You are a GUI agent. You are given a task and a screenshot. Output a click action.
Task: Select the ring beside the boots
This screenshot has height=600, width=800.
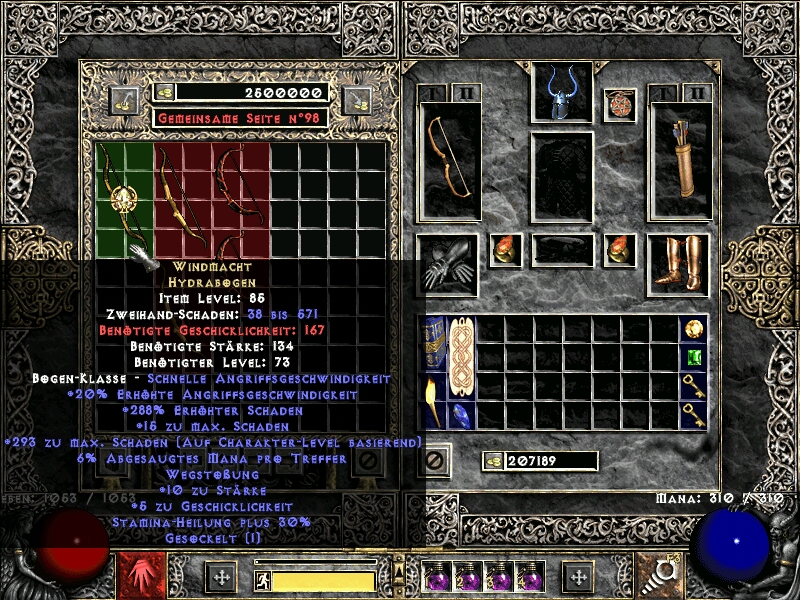click(619, 251)
